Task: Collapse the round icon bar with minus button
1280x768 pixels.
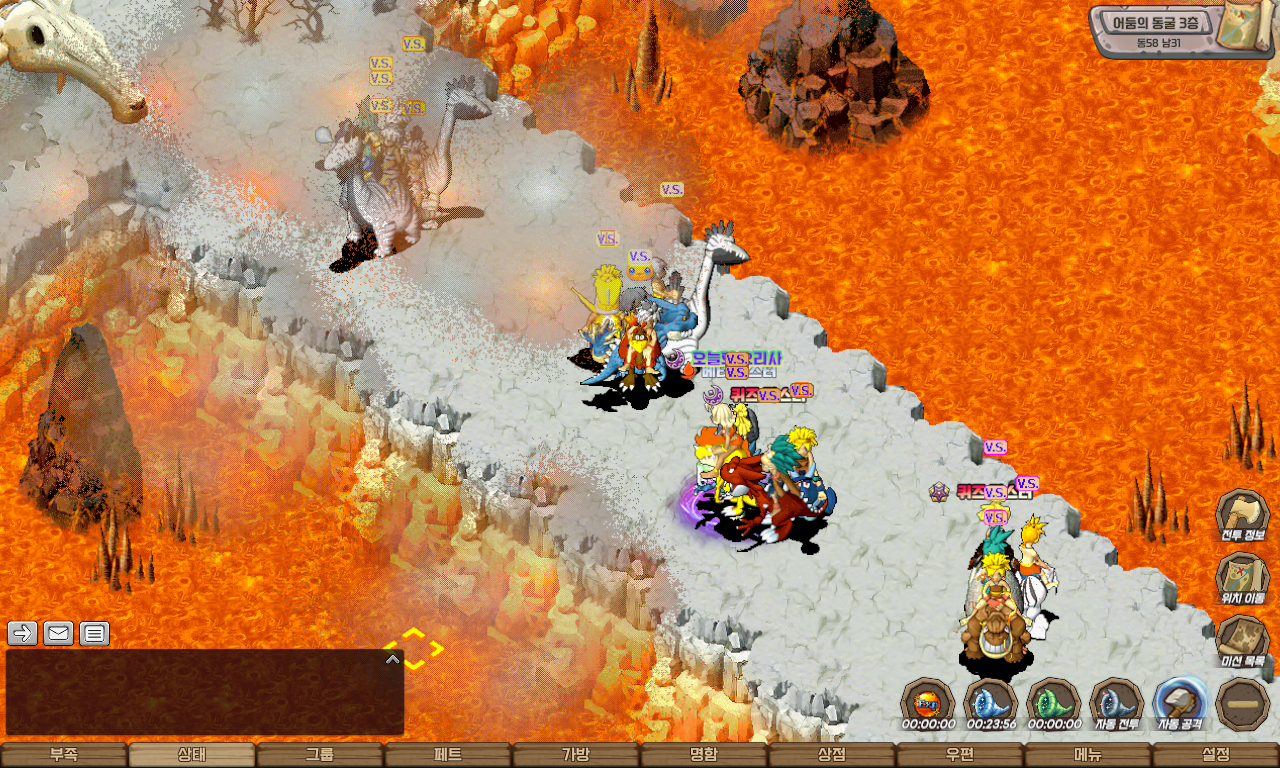Action: [x=1243, y=704]
